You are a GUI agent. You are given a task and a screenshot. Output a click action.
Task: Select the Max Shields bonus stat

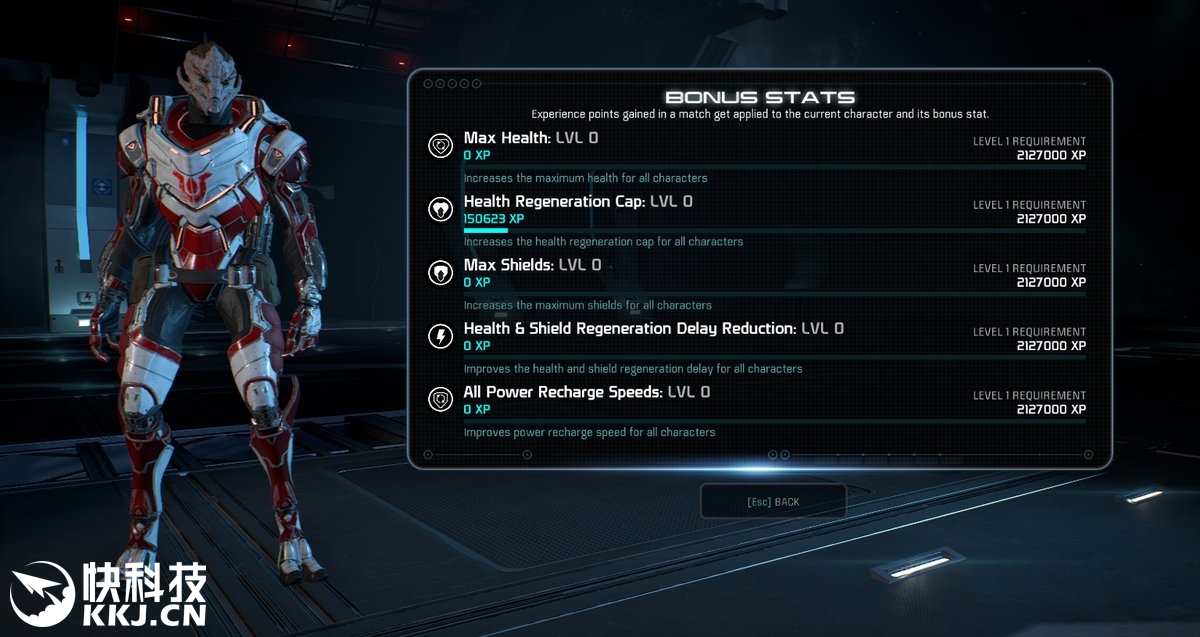point(532,265)
